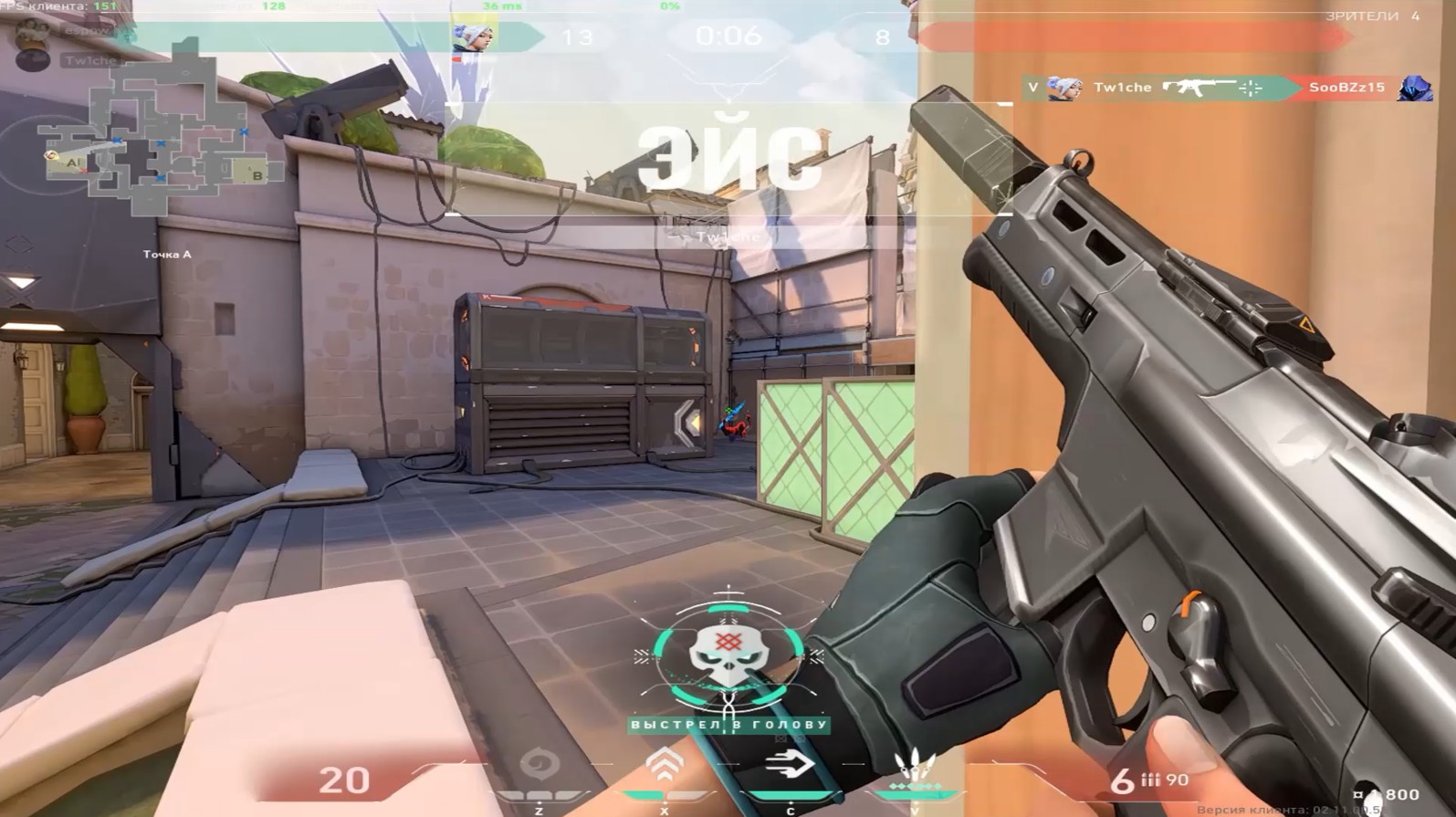Select the B site marker on minimap
Viewport: 1456px width, 817px height.
257,175
